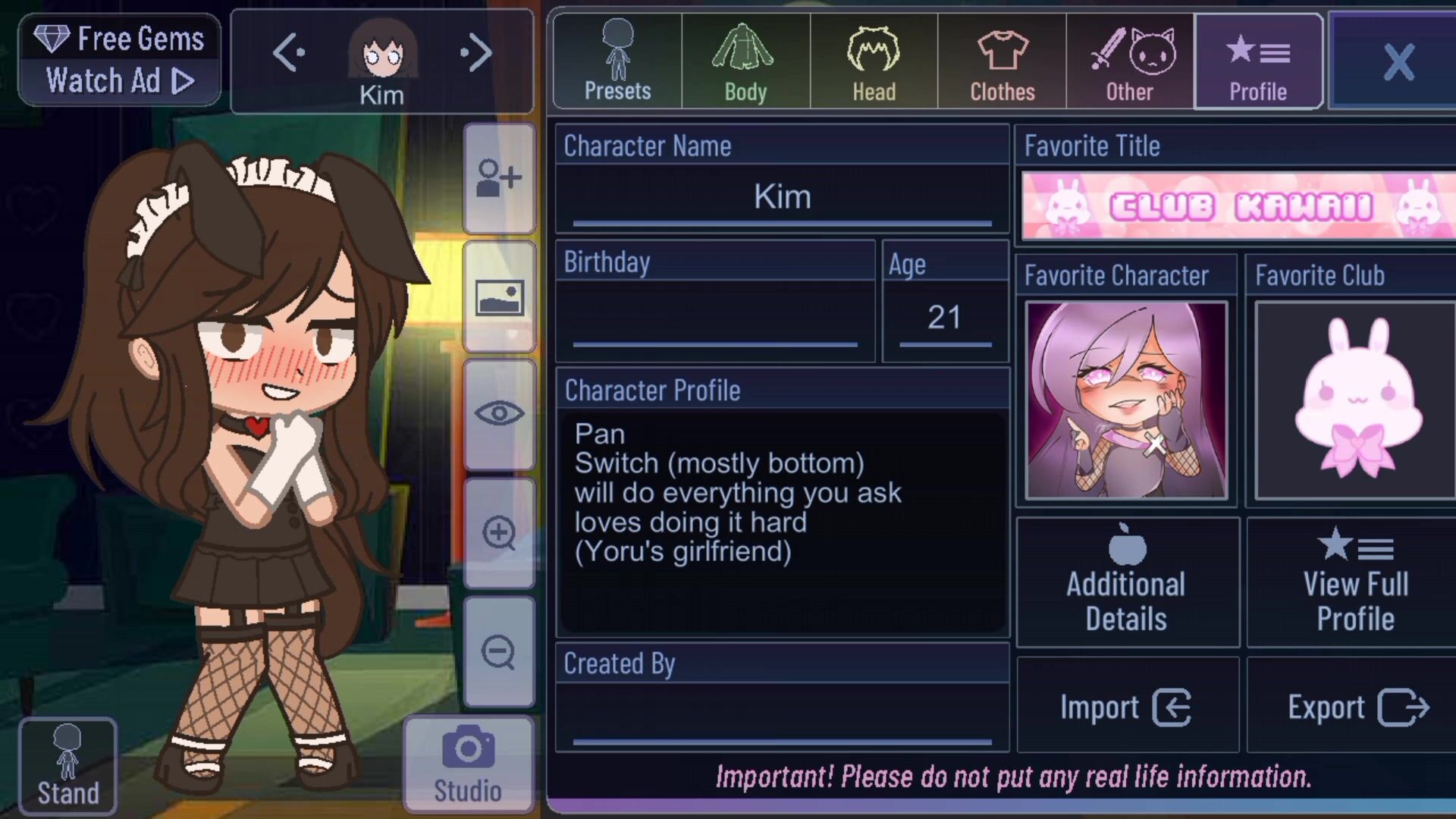Viewport: 1456px width, 819px height.
Task: Go to the next character slot
Action: click(477, 53)
